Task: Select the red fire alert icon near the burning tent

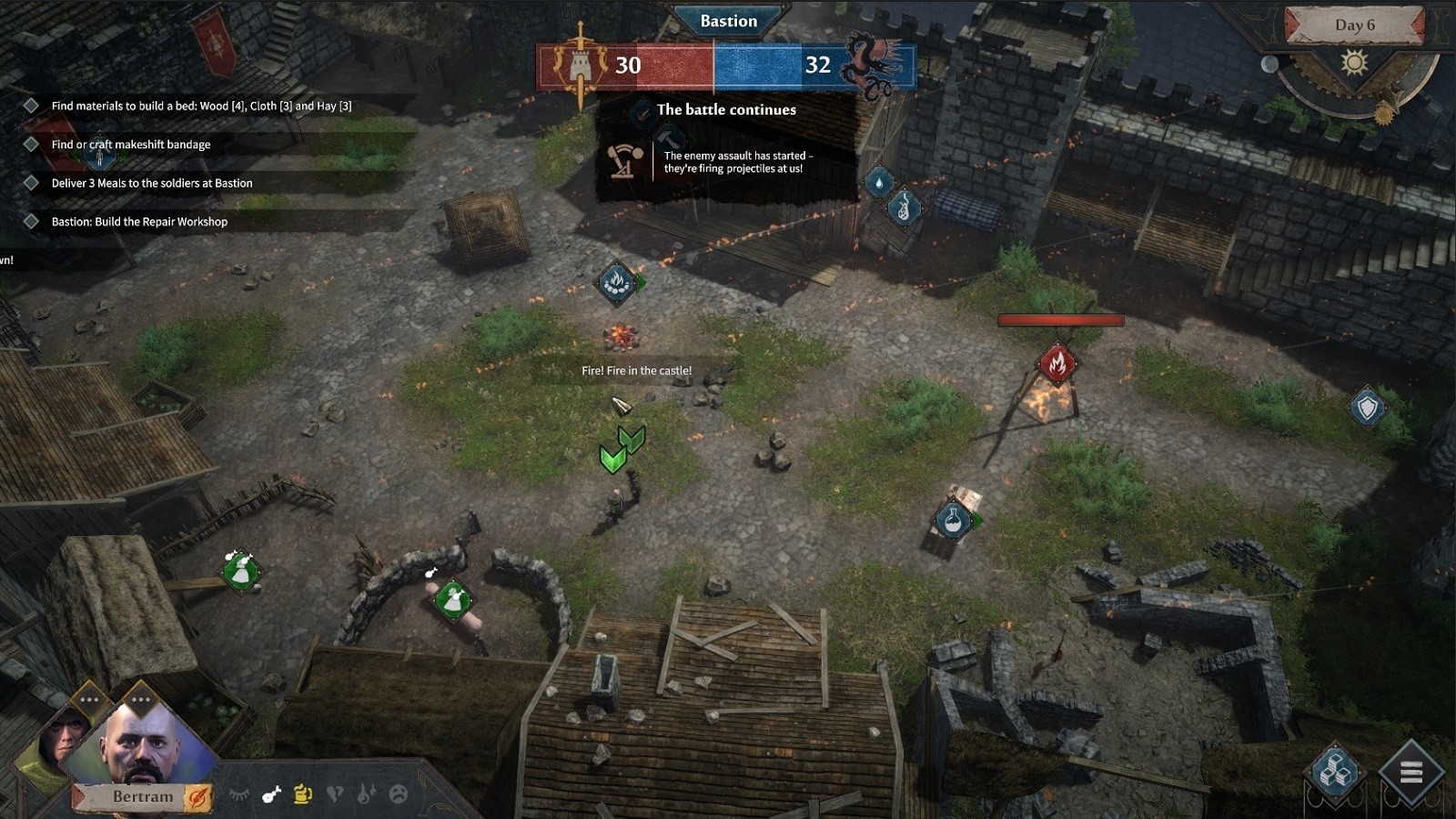Action: 1057,361
